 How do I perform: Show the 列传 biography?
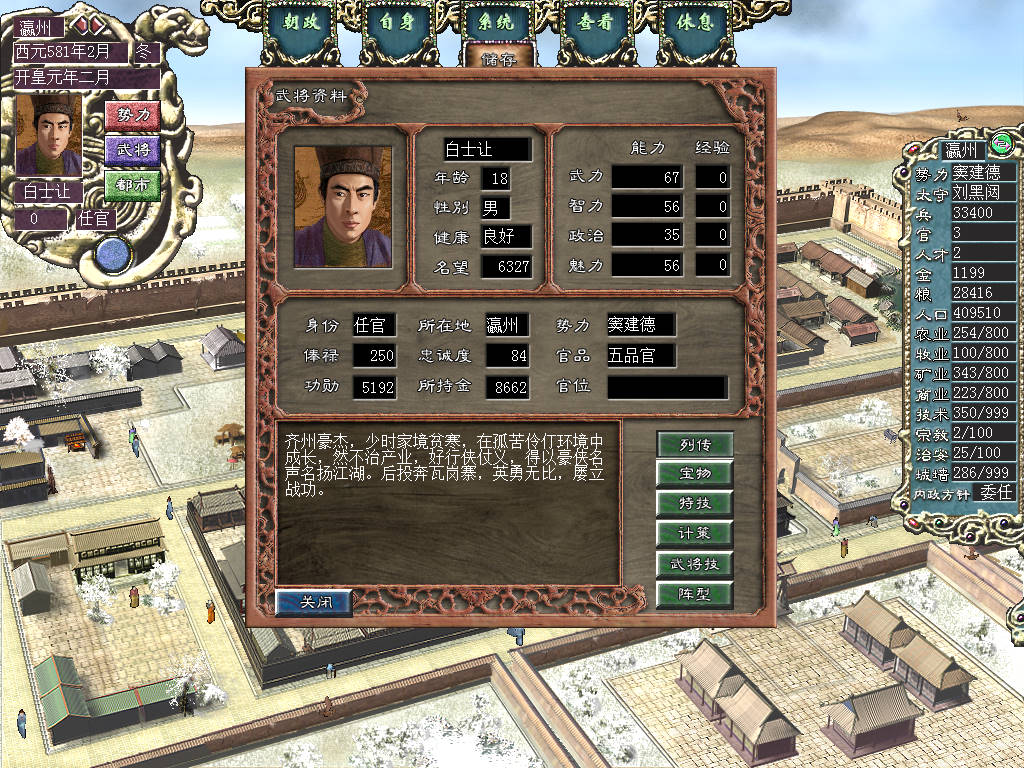click(694, 443)
